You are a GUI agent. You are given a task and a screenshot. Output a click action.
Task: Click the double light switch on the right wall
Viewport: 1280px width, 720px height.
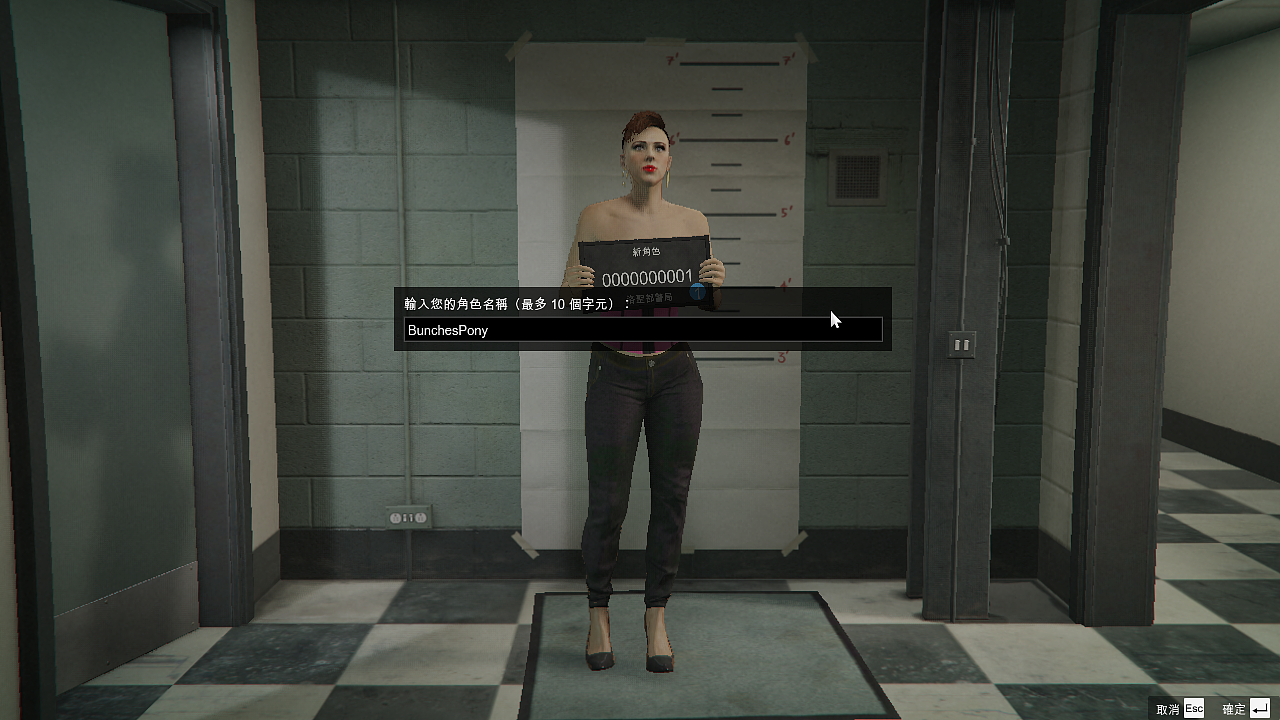961,344
